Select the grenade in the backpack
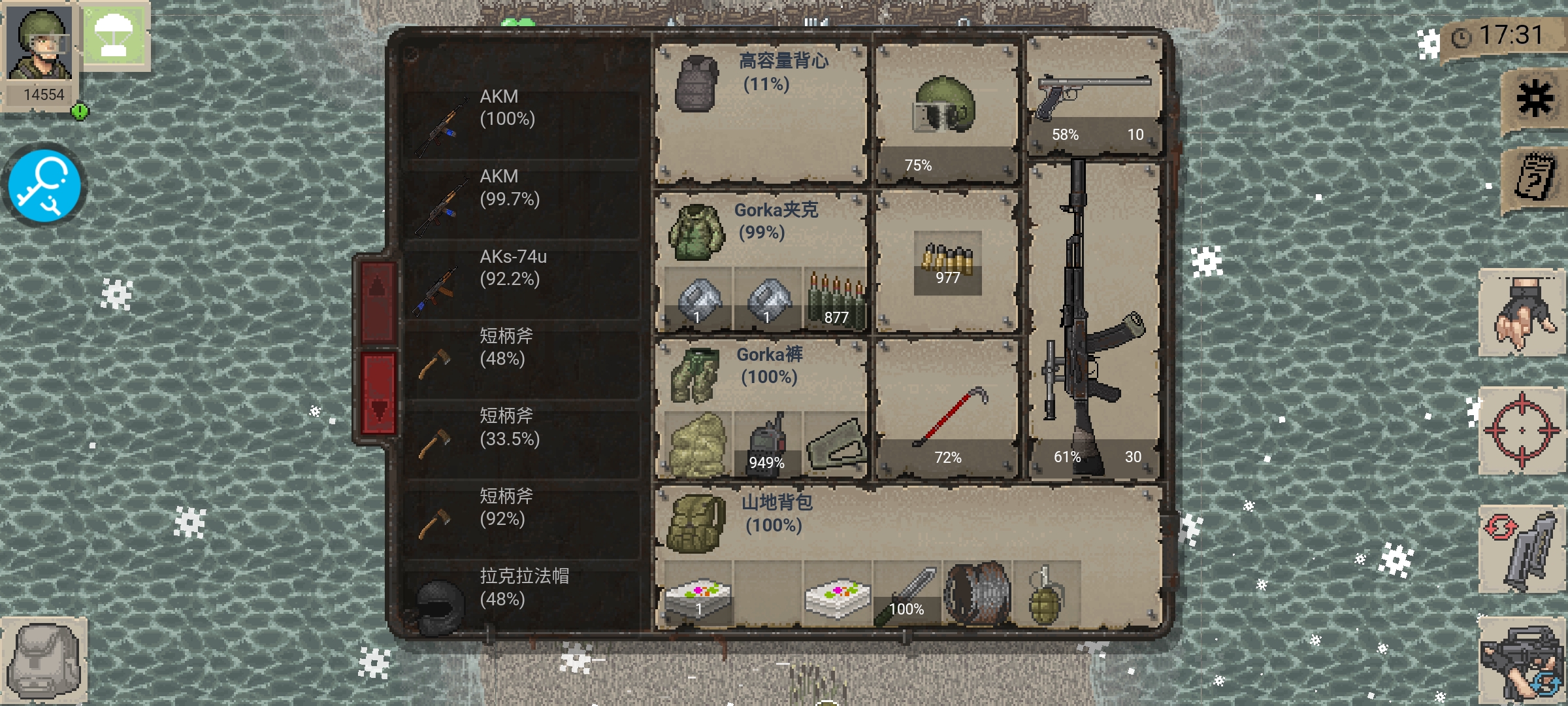Screen dimensions: 1568x706 (x=1045, y=595)
